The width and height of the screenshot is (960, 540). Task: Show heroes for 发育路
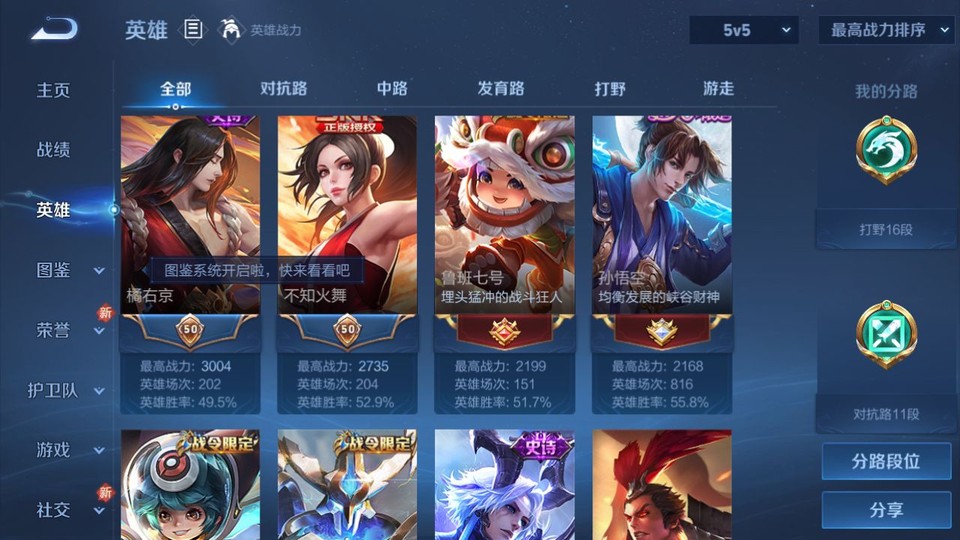pos(500,88)
